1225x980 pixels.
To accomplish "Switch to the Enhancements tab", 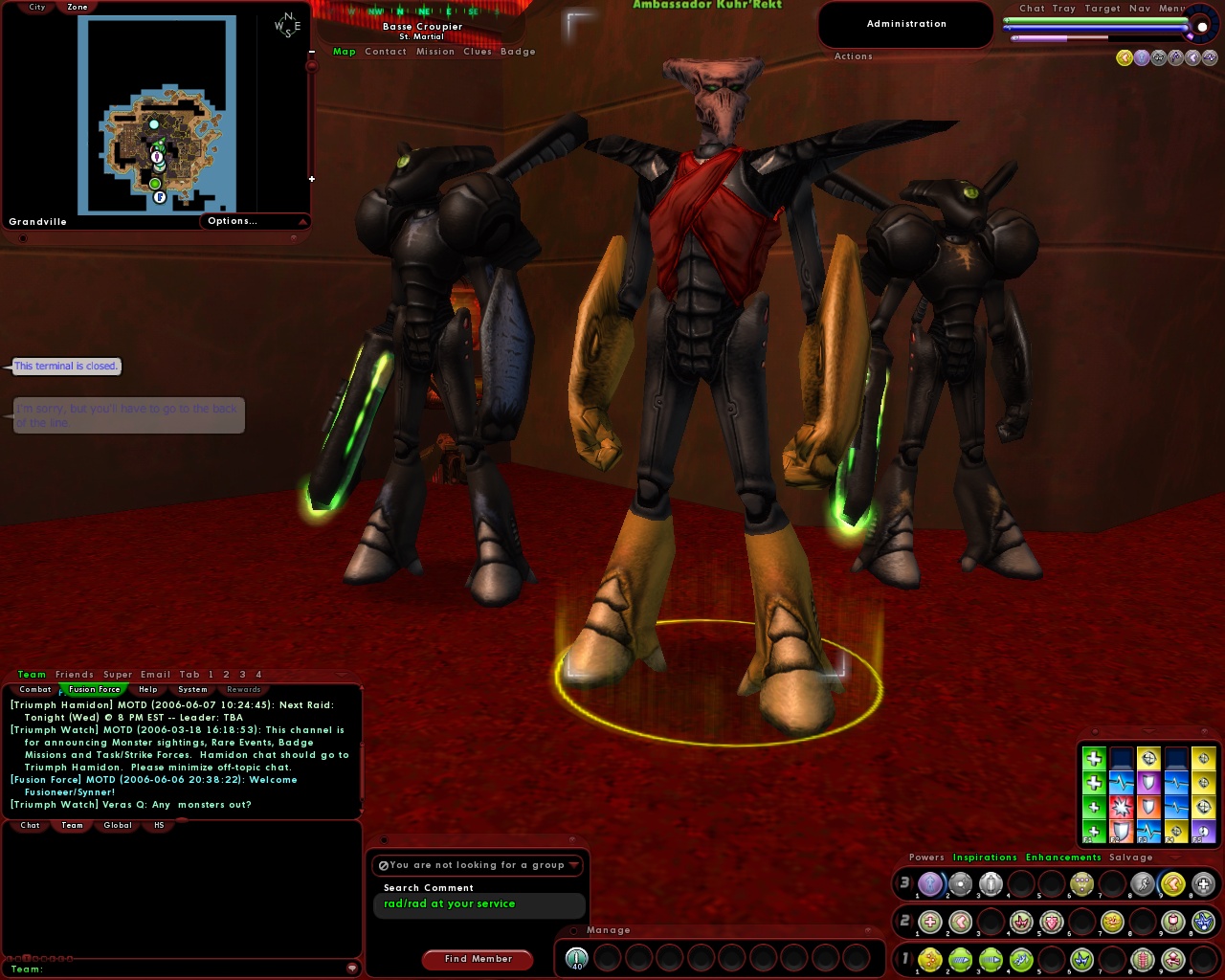I will coord(1063,857).
